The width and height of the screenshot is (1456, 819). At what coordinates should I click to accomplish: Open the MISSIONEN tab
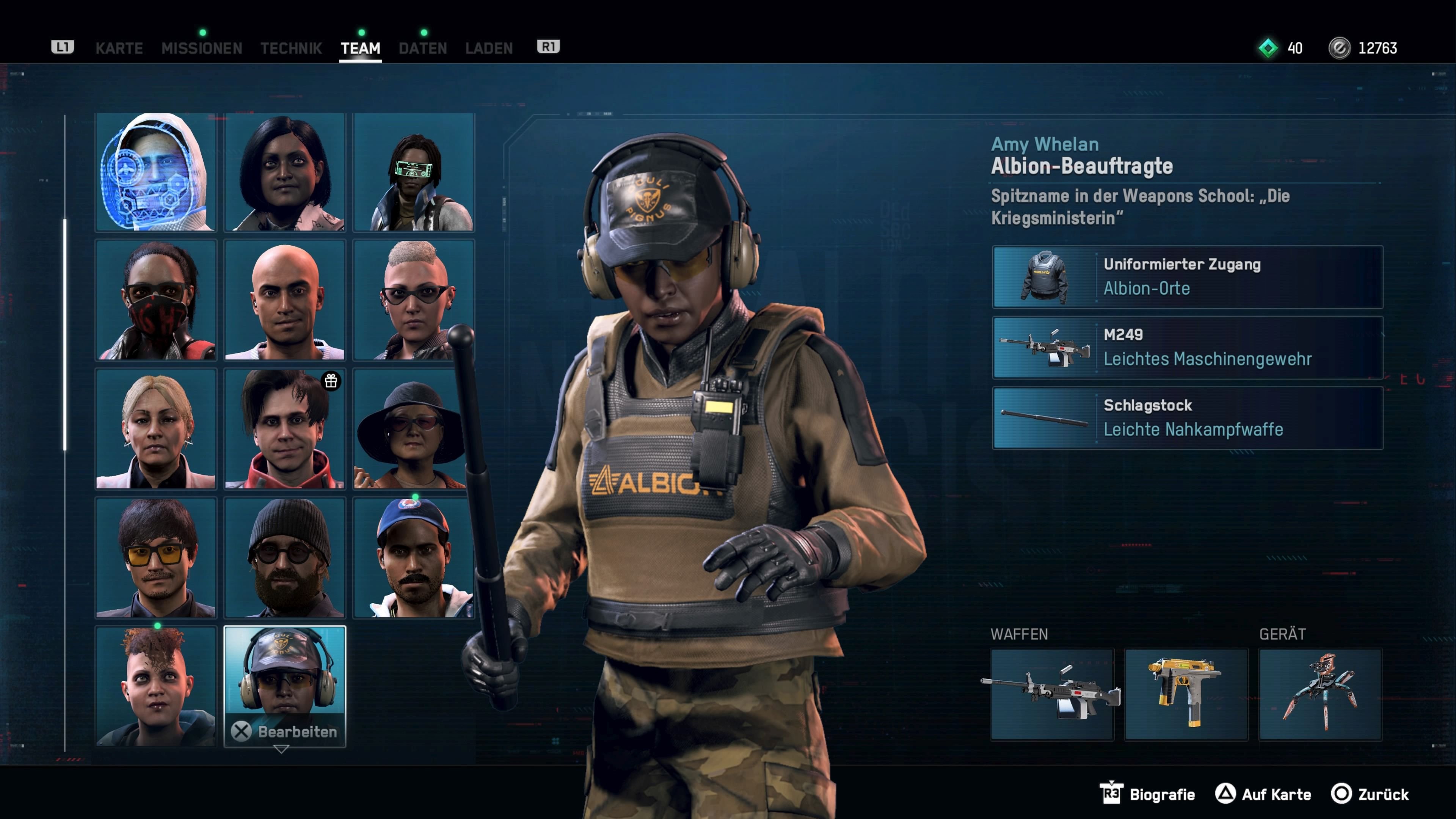click(202, 48)
